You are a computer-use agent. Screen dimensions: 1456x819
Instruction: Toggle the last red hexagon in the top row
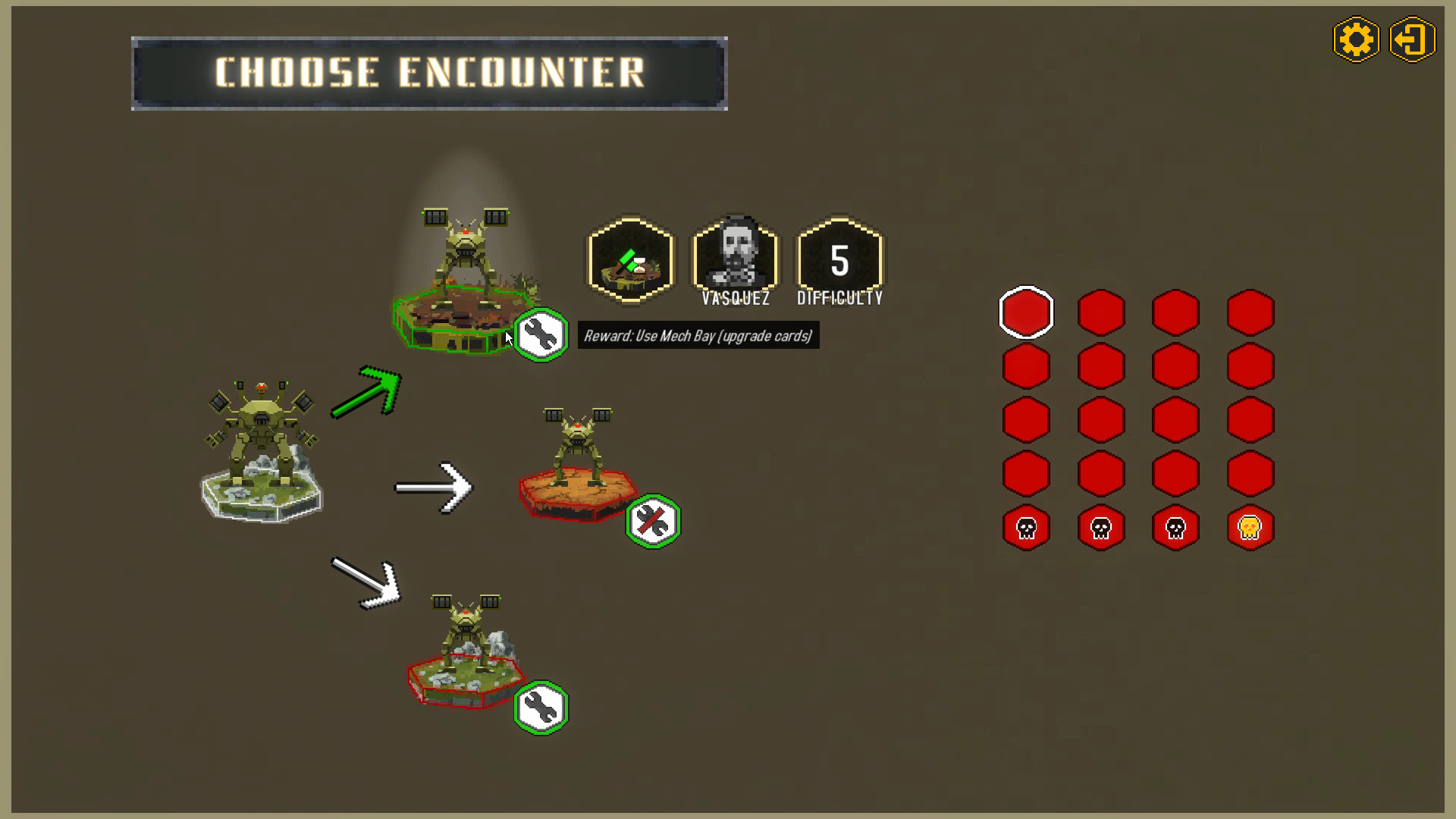(x=1250, y=312)
